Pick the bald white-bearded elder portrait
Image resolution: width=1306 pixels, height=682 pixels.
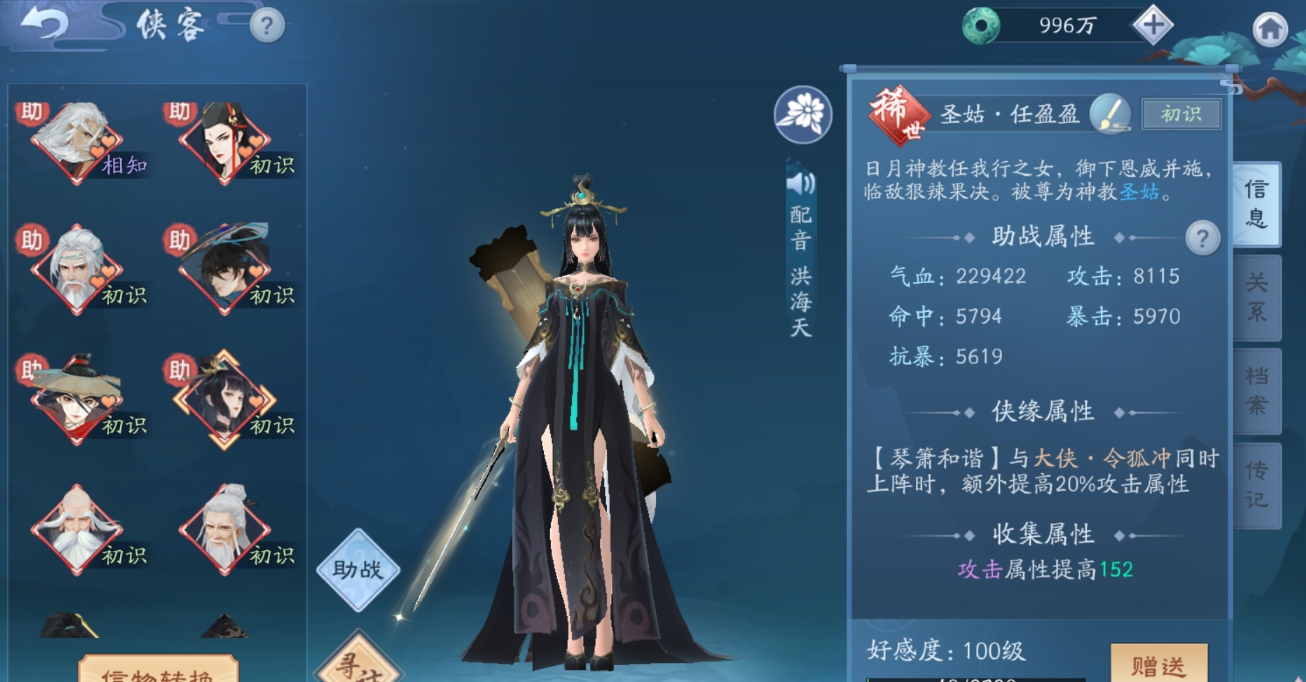(76, 528)
